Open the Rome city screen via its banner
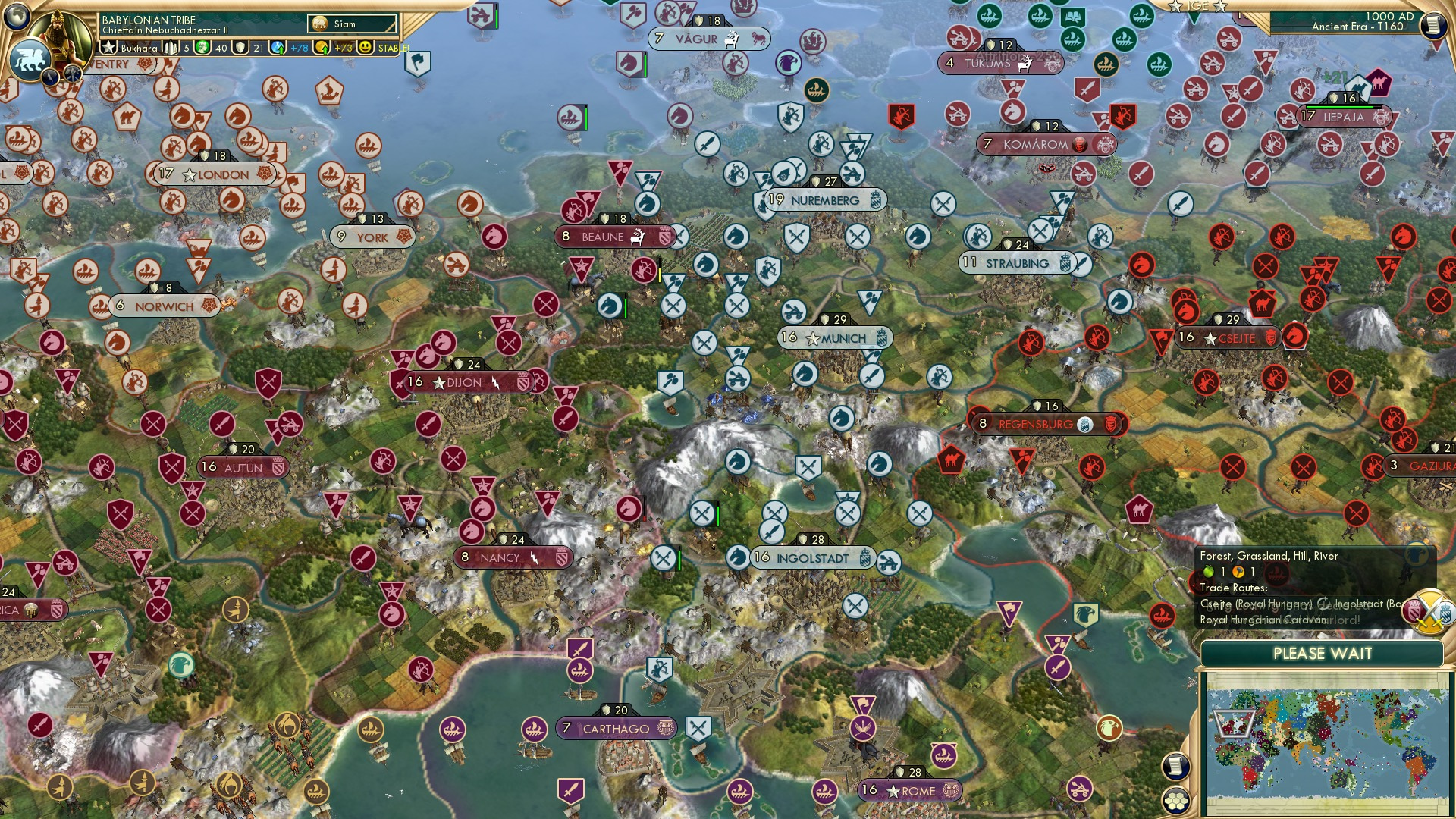The image size is (1456, 819). 910,791
